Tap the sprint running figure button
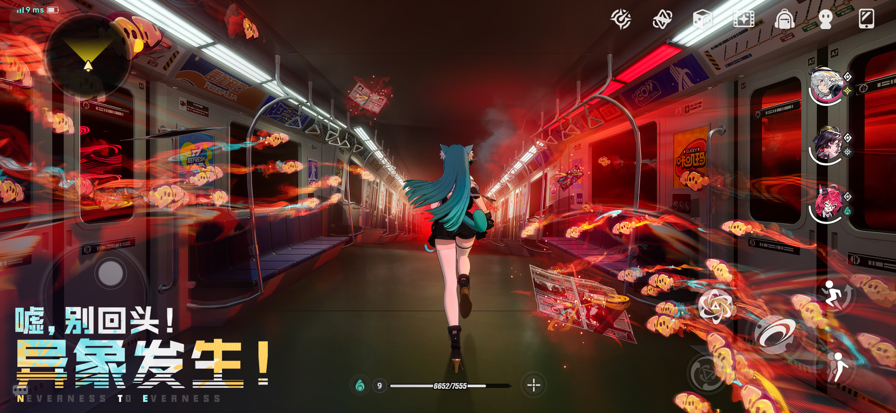The image size is (896, 413). (832, 294)
